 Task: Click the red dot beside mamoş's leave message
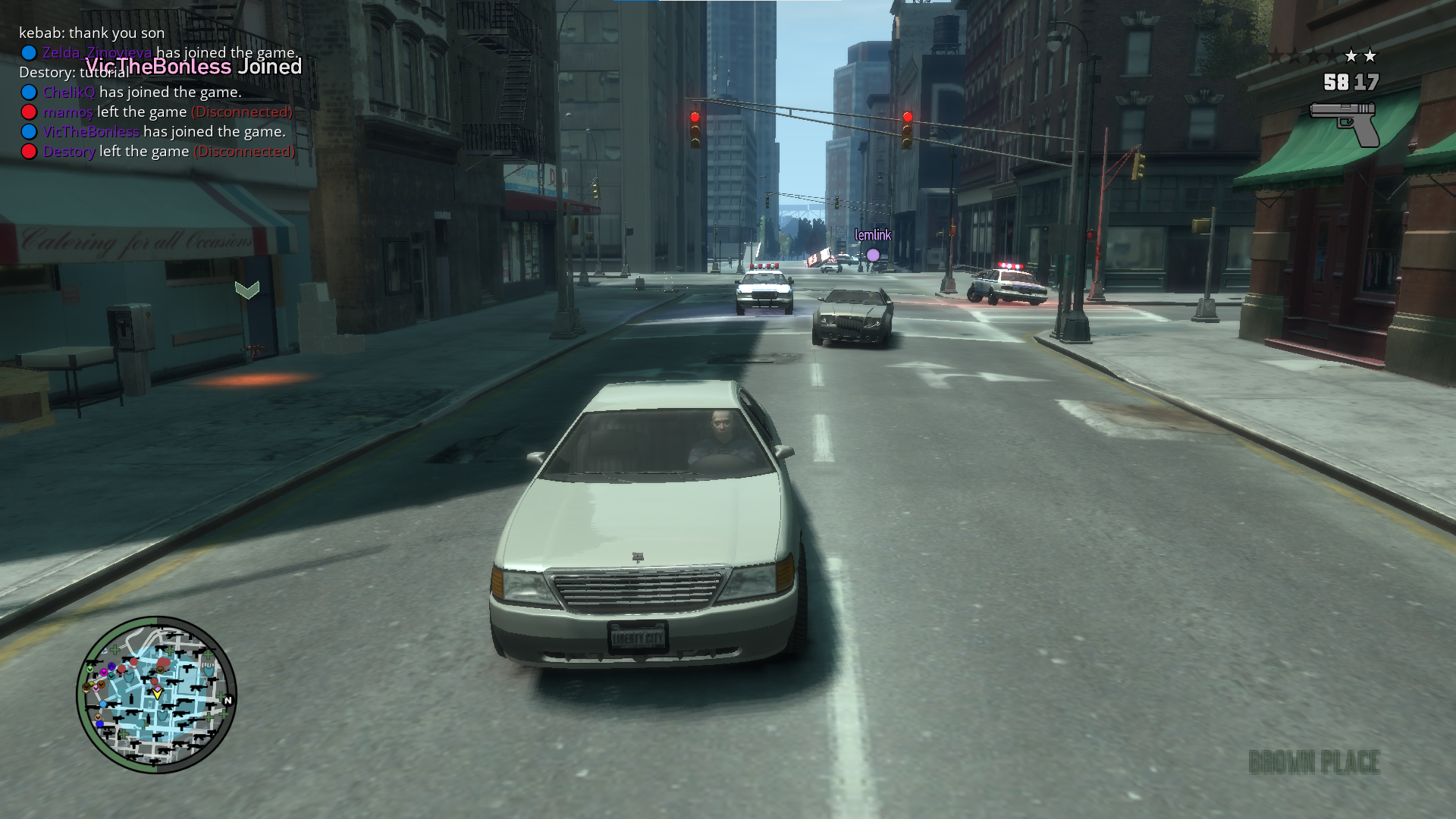point(29,111)
